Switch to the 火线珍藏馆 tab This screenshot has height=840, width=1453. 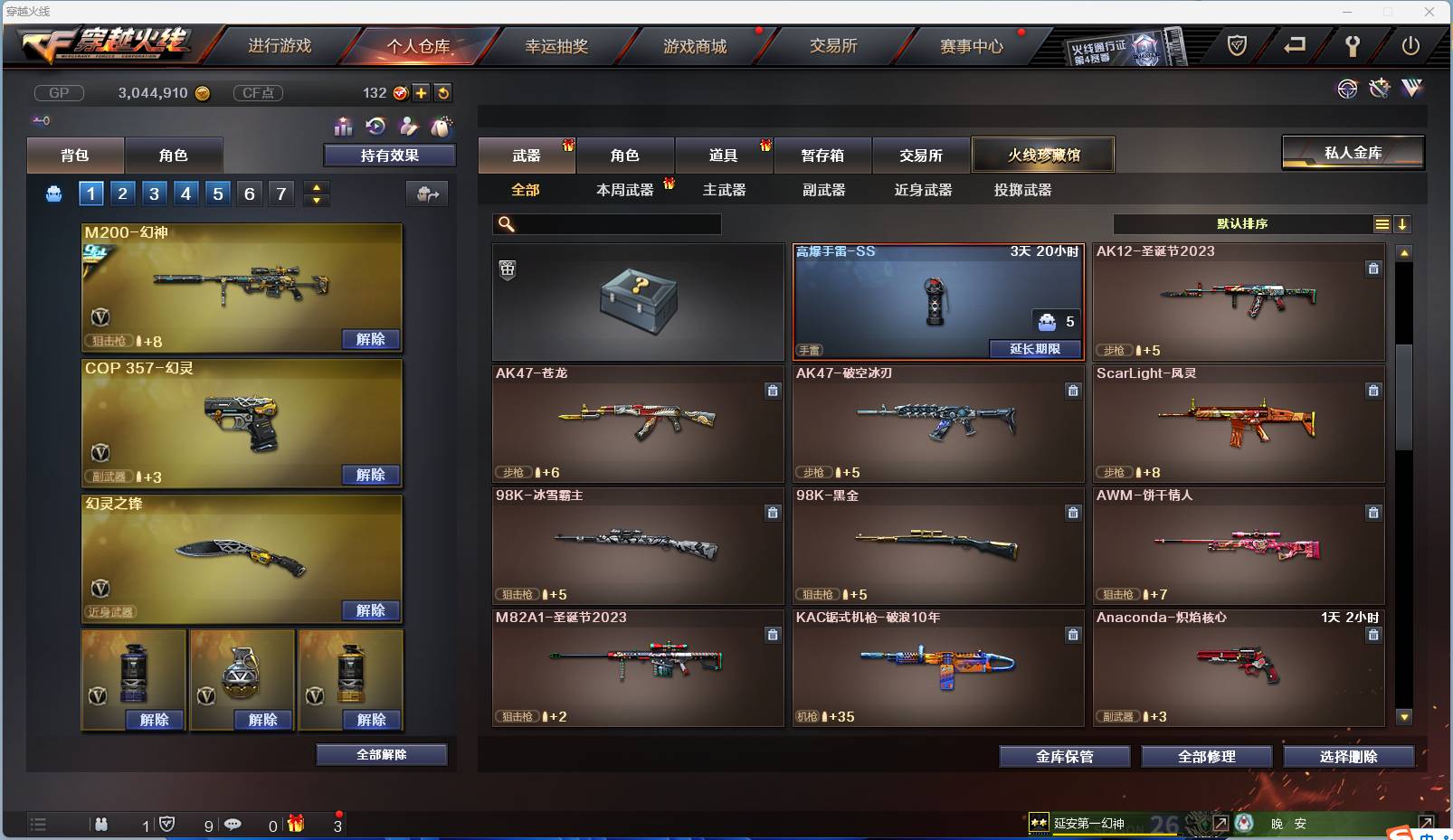[1044, 155]
